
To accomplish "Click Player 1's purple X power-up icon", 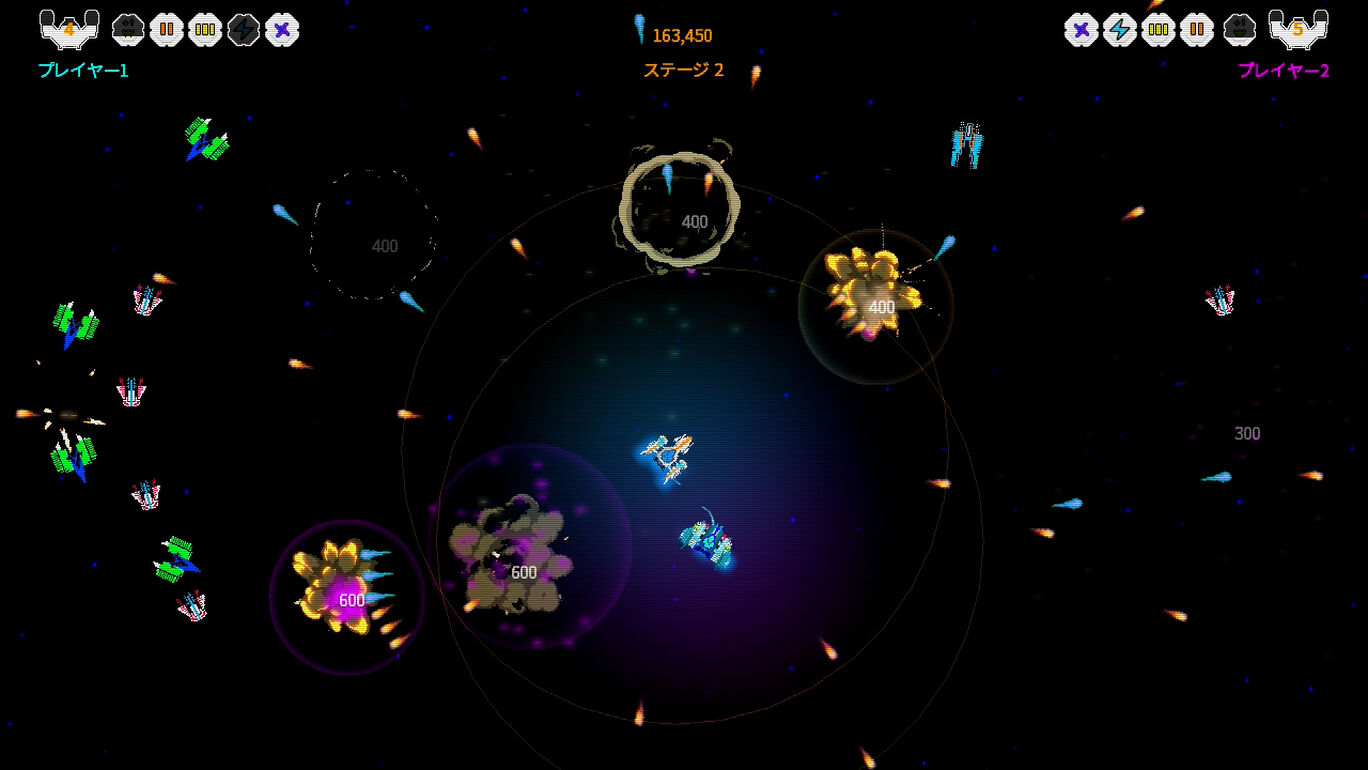I will tap(282, 29).
